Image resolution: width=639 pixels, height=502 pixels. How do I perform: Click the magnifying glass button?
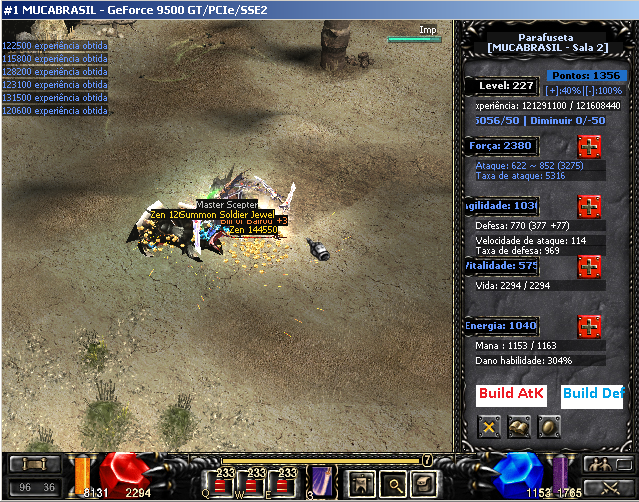point(392,483)
